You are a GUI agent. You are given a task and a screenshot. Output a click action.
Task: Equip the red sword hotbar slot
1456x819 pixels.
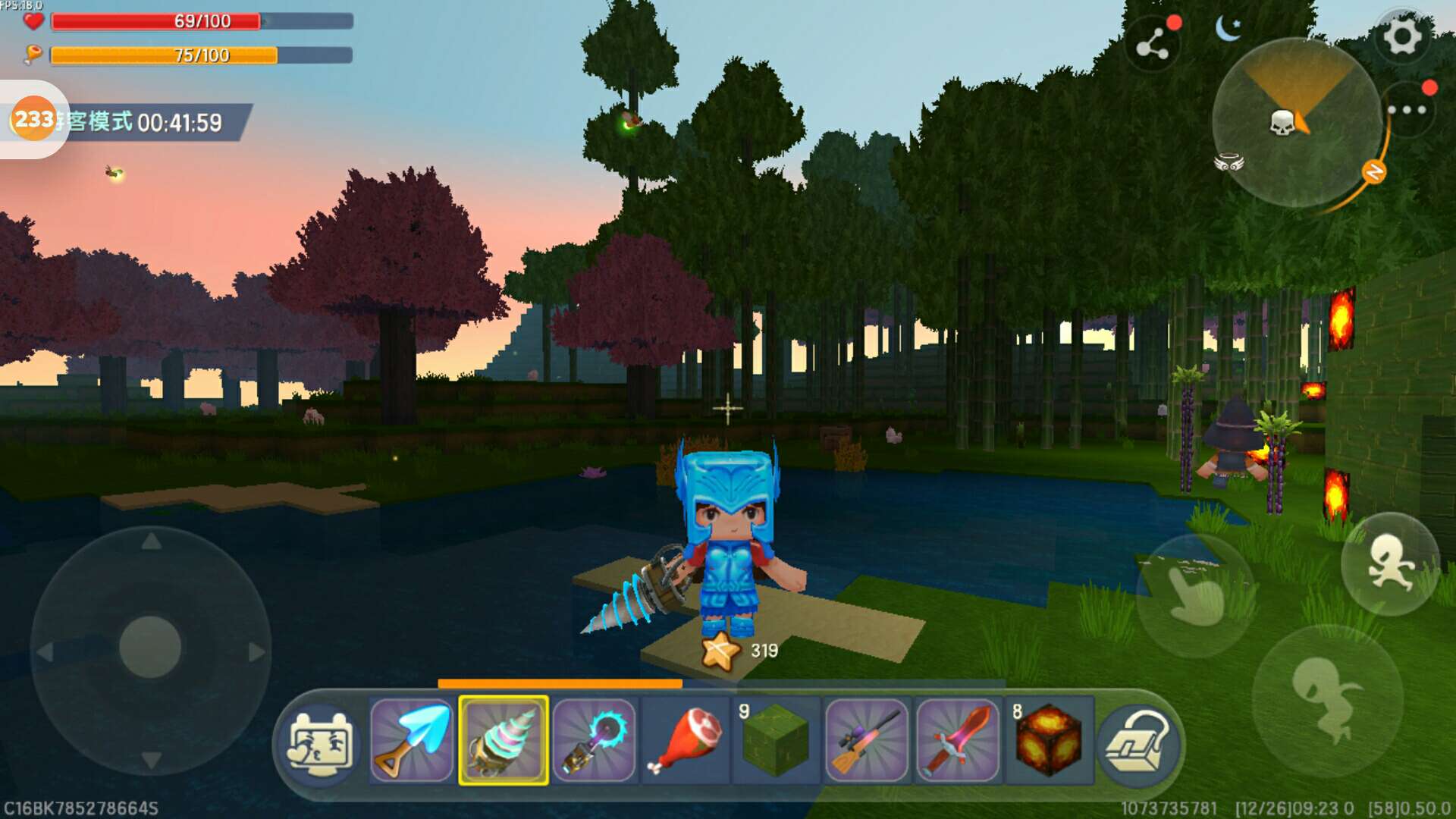[958, 740]
